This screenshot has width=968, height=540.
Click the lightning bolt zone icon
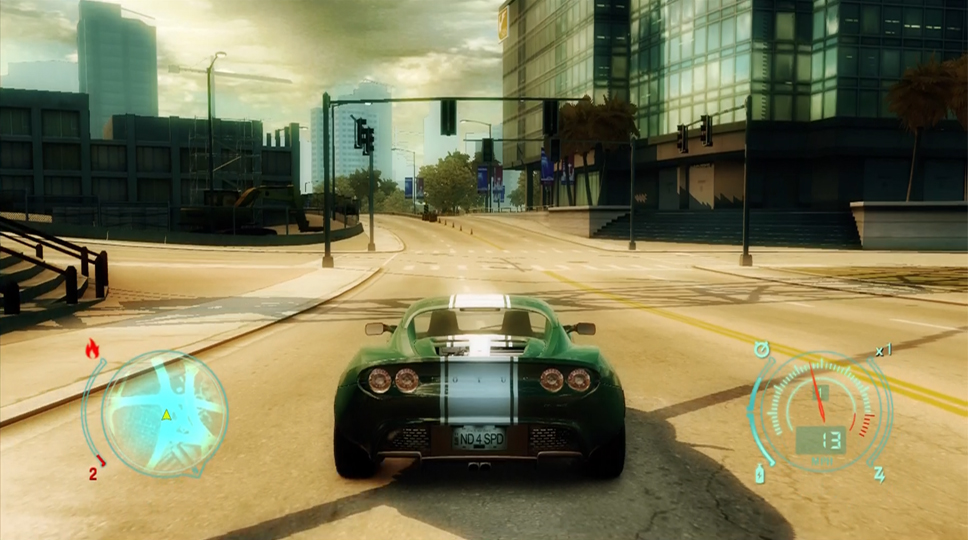(x=879, y=473)
